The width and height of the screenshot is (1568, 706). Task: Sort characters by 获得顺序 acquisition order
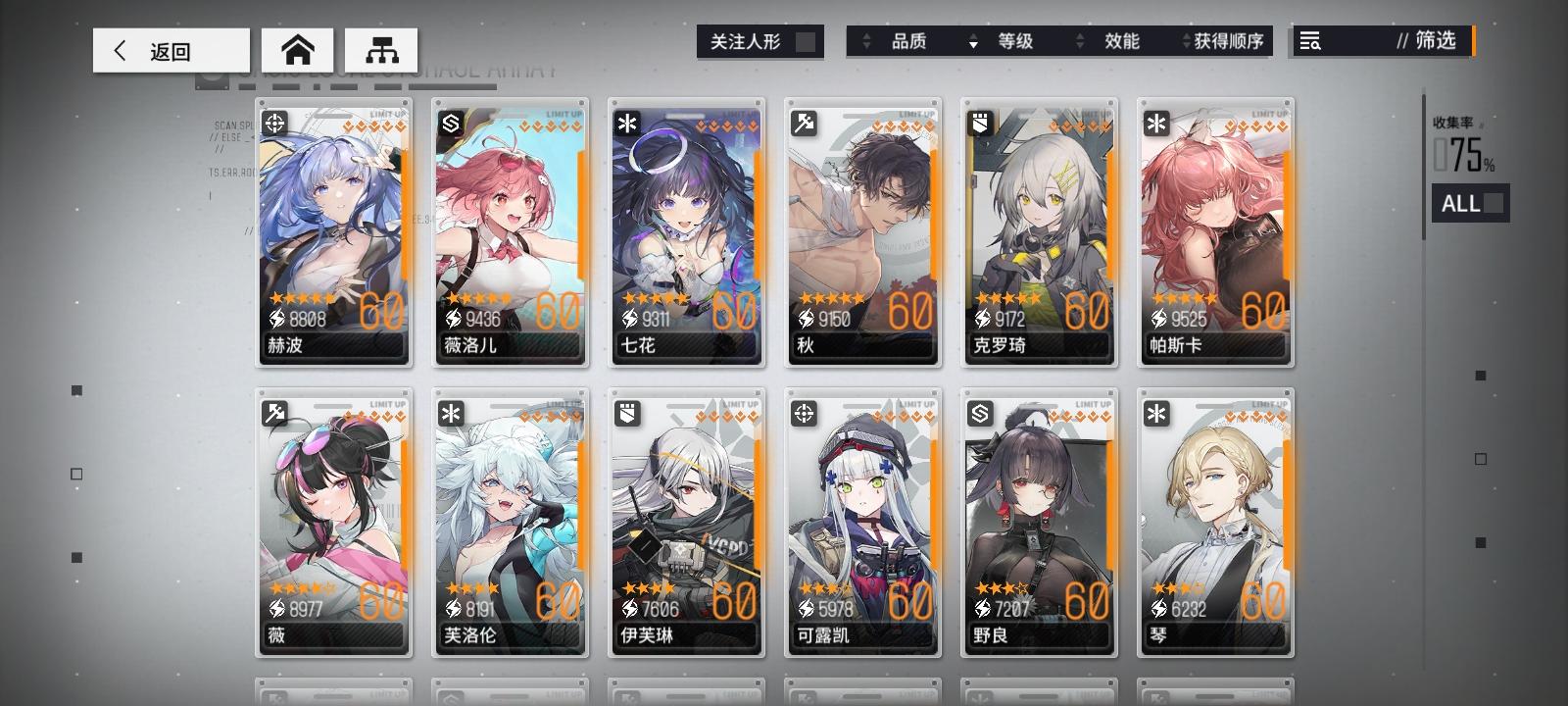(1230, 42)
